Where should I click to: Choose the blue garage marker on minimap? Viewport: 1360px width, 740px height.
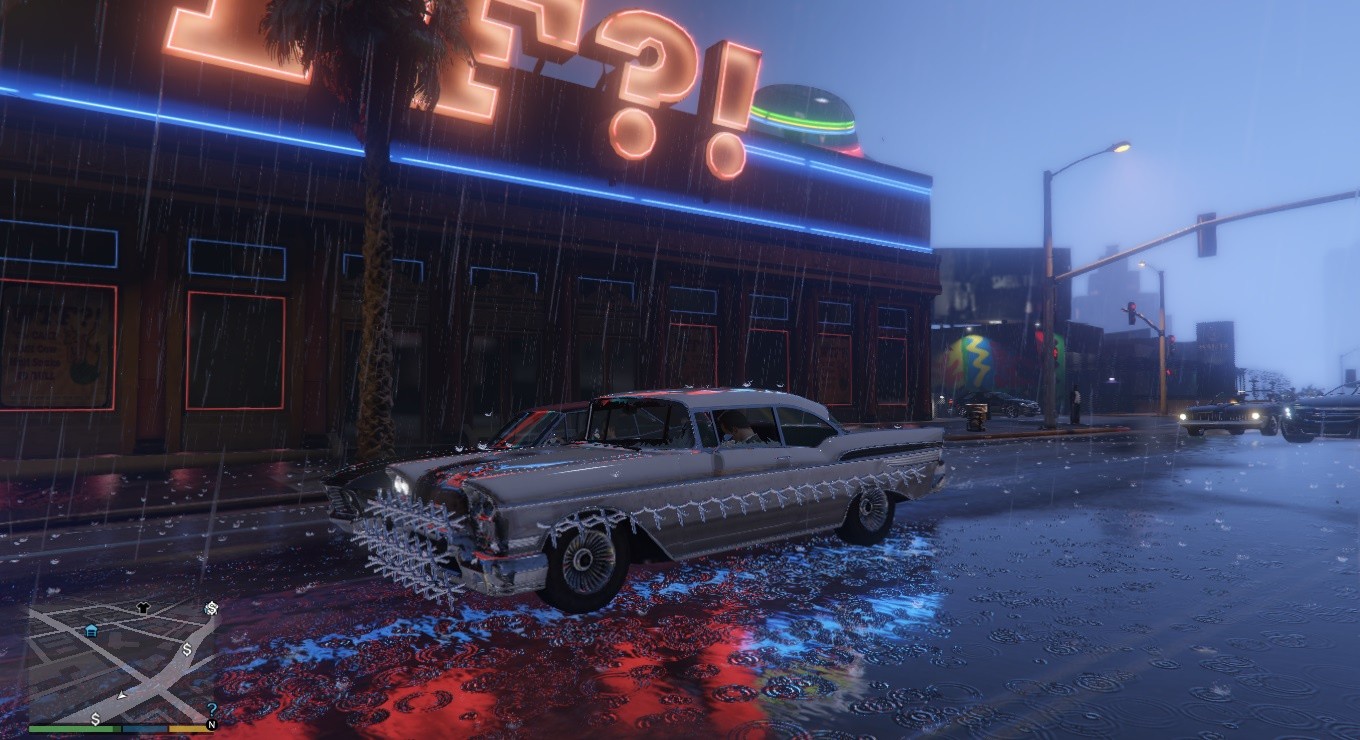pyautogui.click(x=92, y=630)
